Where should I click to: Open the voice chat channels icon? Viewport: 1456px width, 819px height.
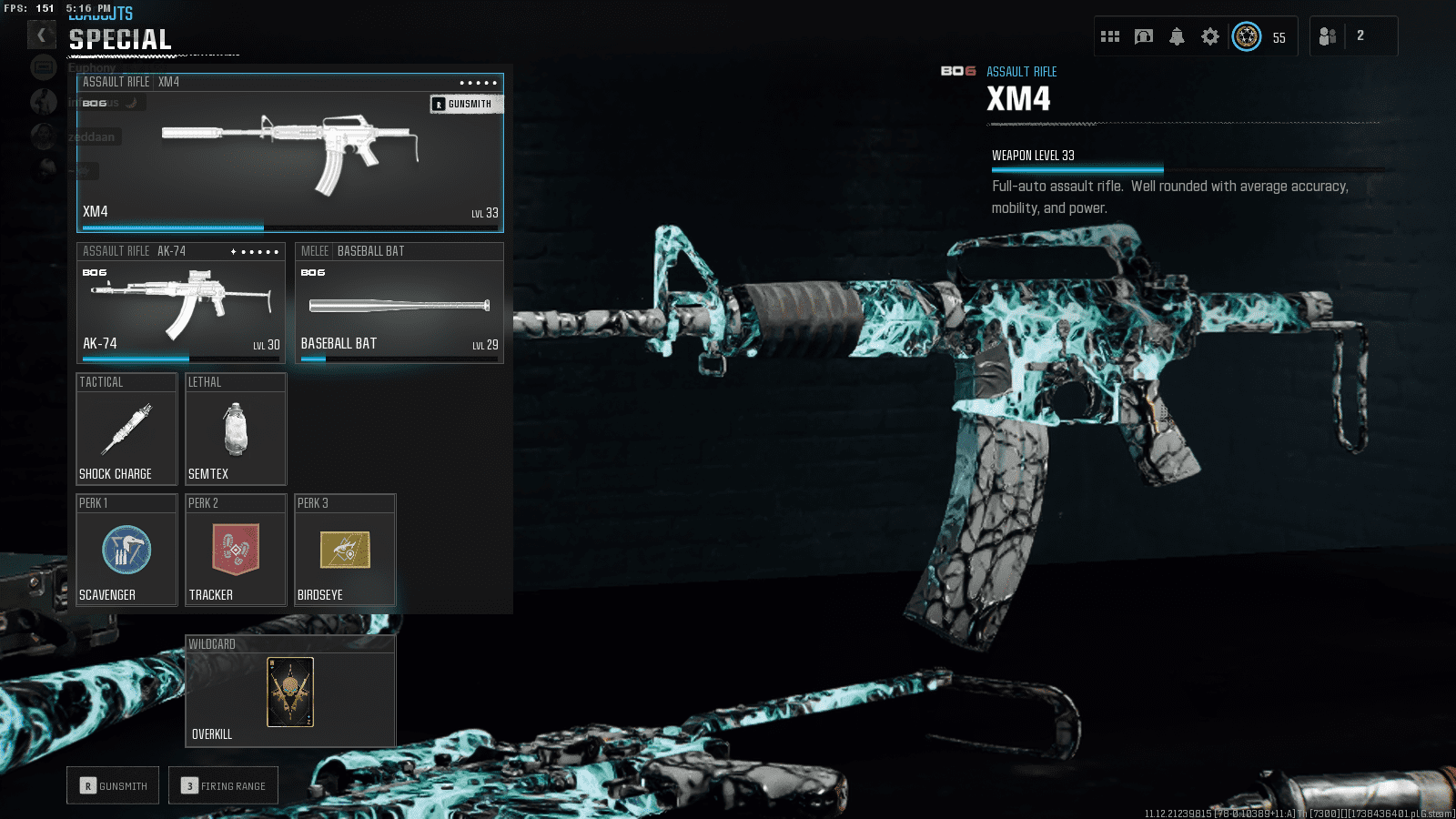tap(1144, 35)
